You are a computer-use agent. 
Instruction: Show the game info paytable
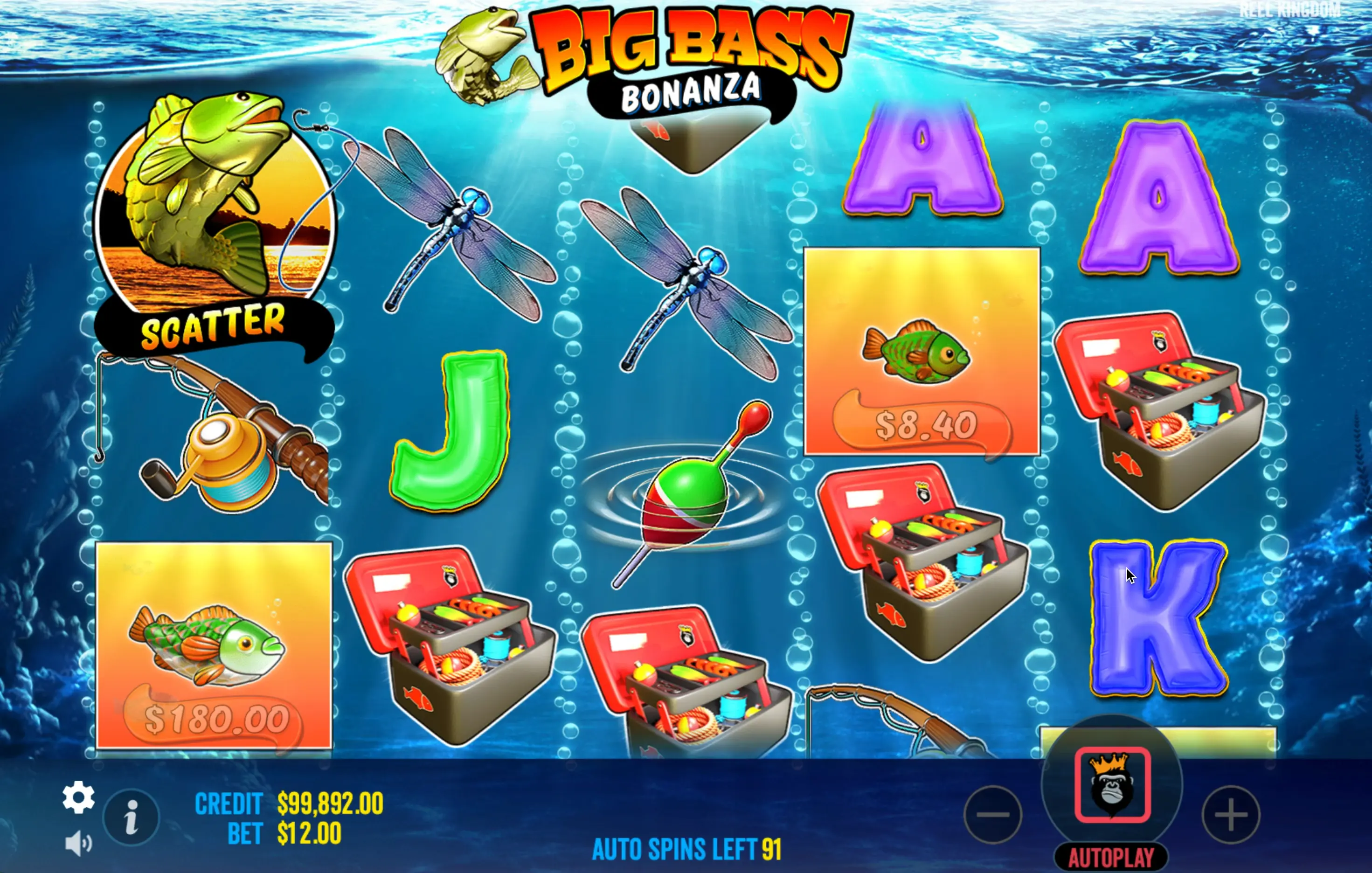(131, 817)
